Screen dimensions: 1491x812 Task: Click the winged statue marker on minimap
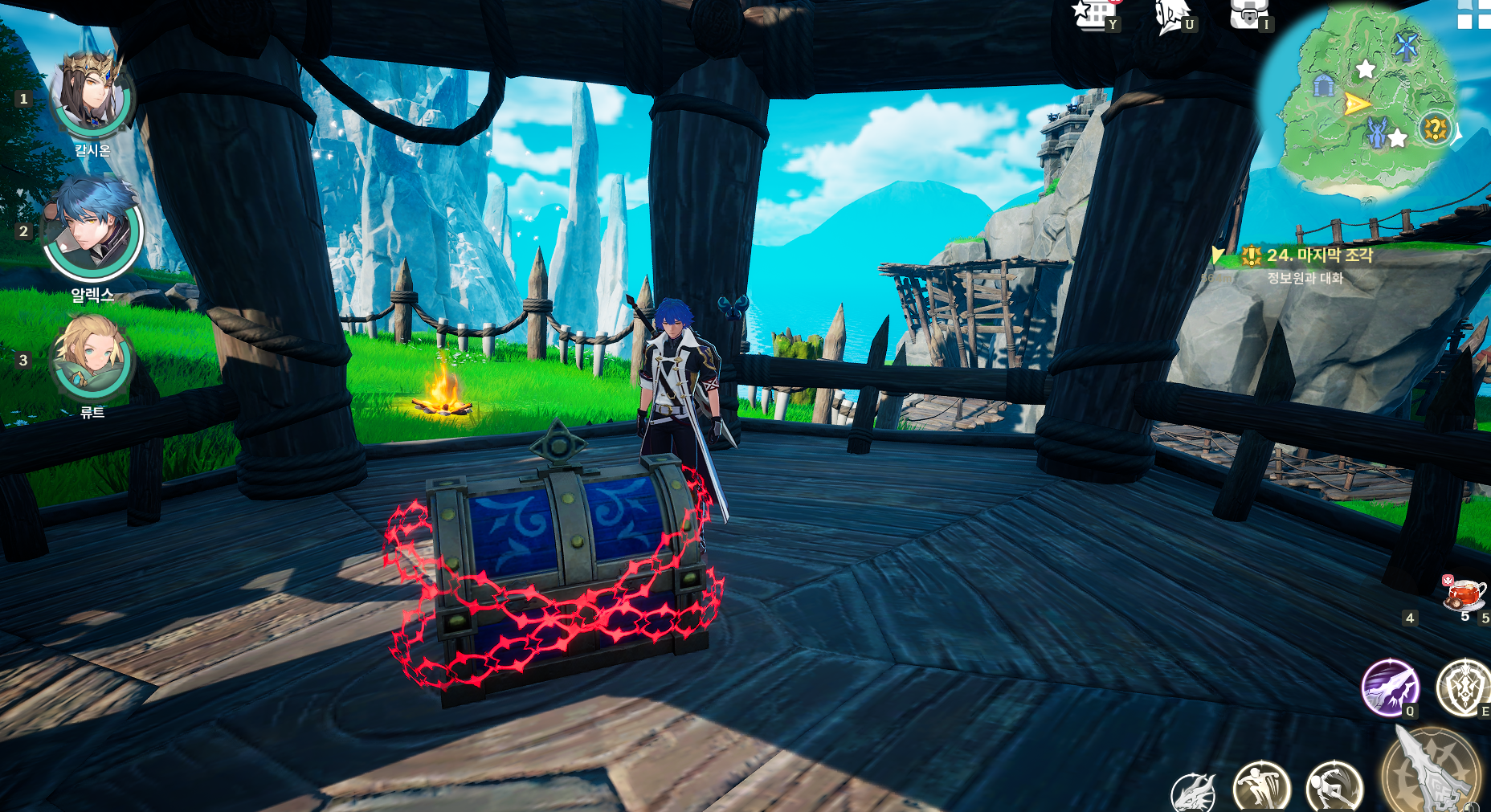point(1376,133)
